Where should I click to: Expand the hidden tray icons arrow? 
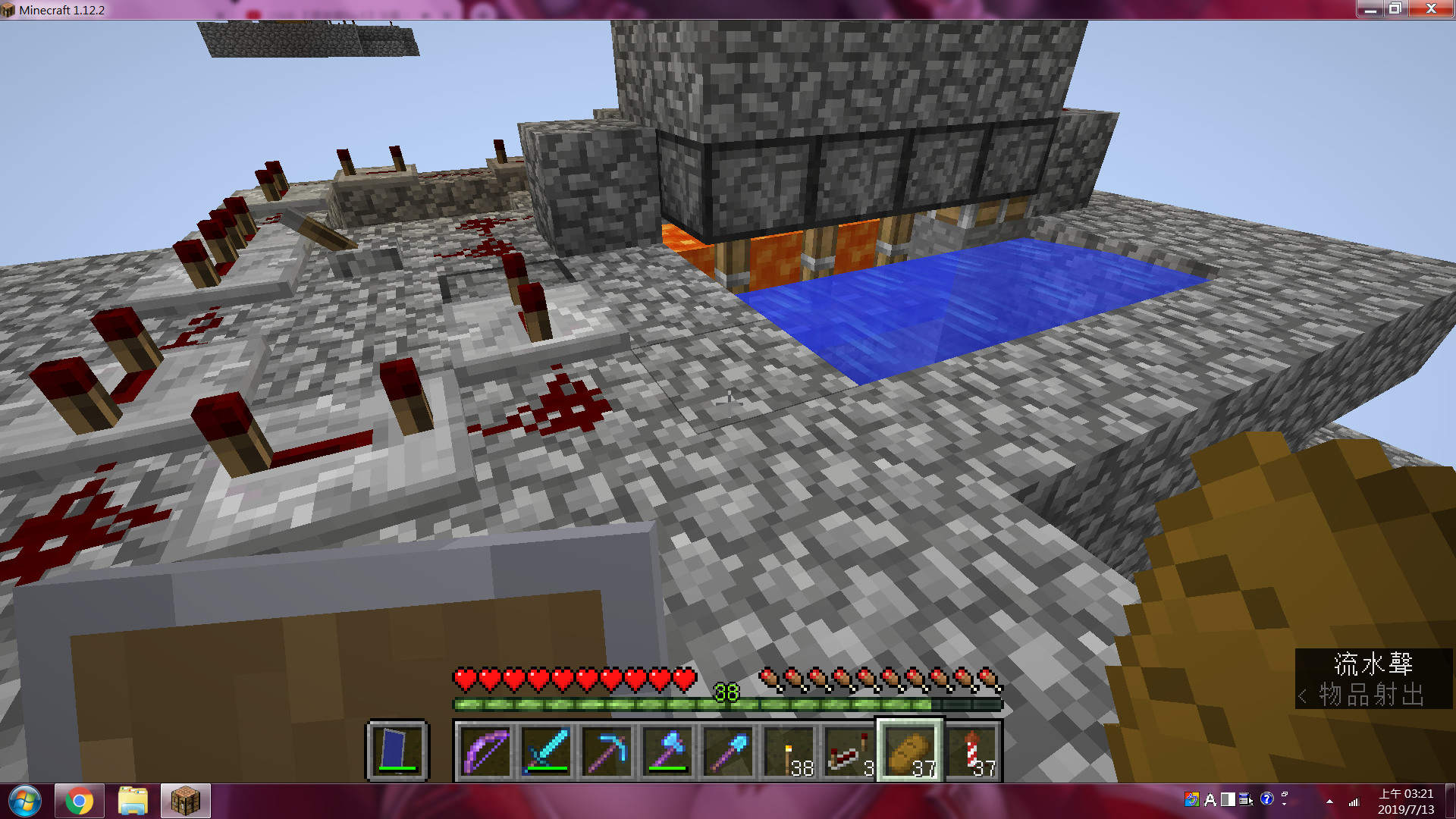1330,802
